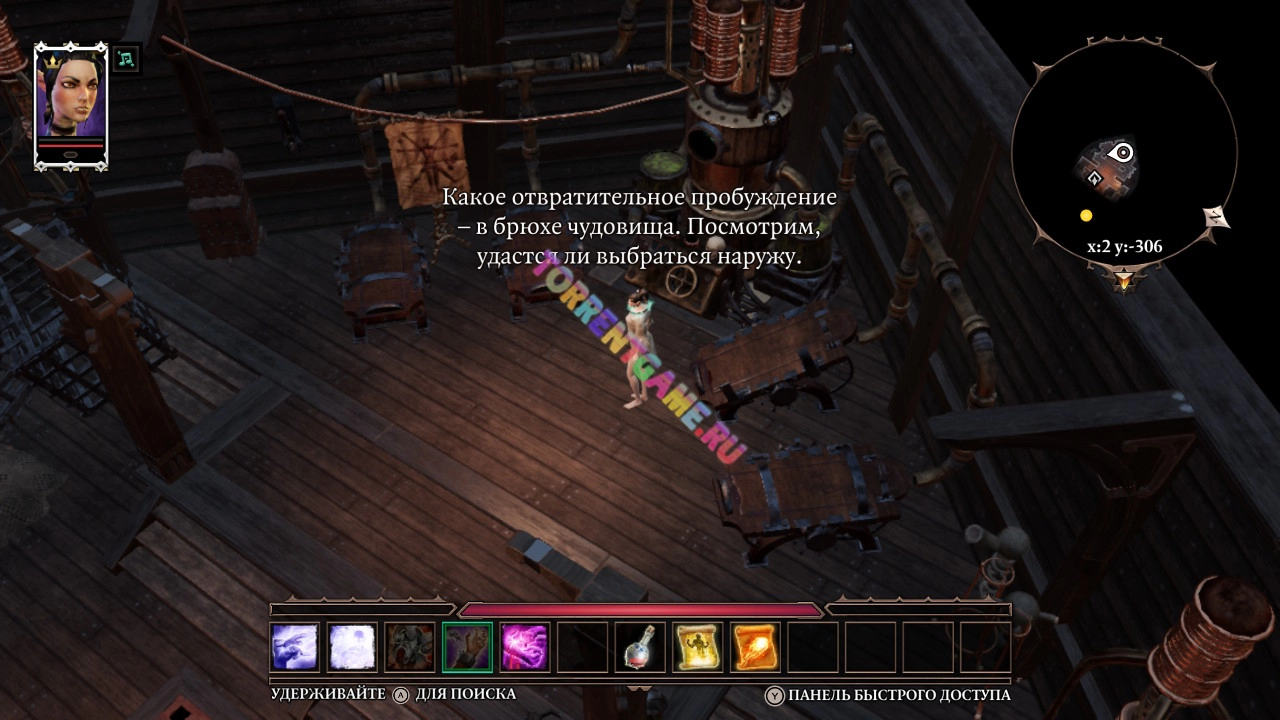Image resolution: width=1280 pixels, height=720 pixels.
Task: Use the potion flask in the hotbar
Action: click(x=640, y=647)
